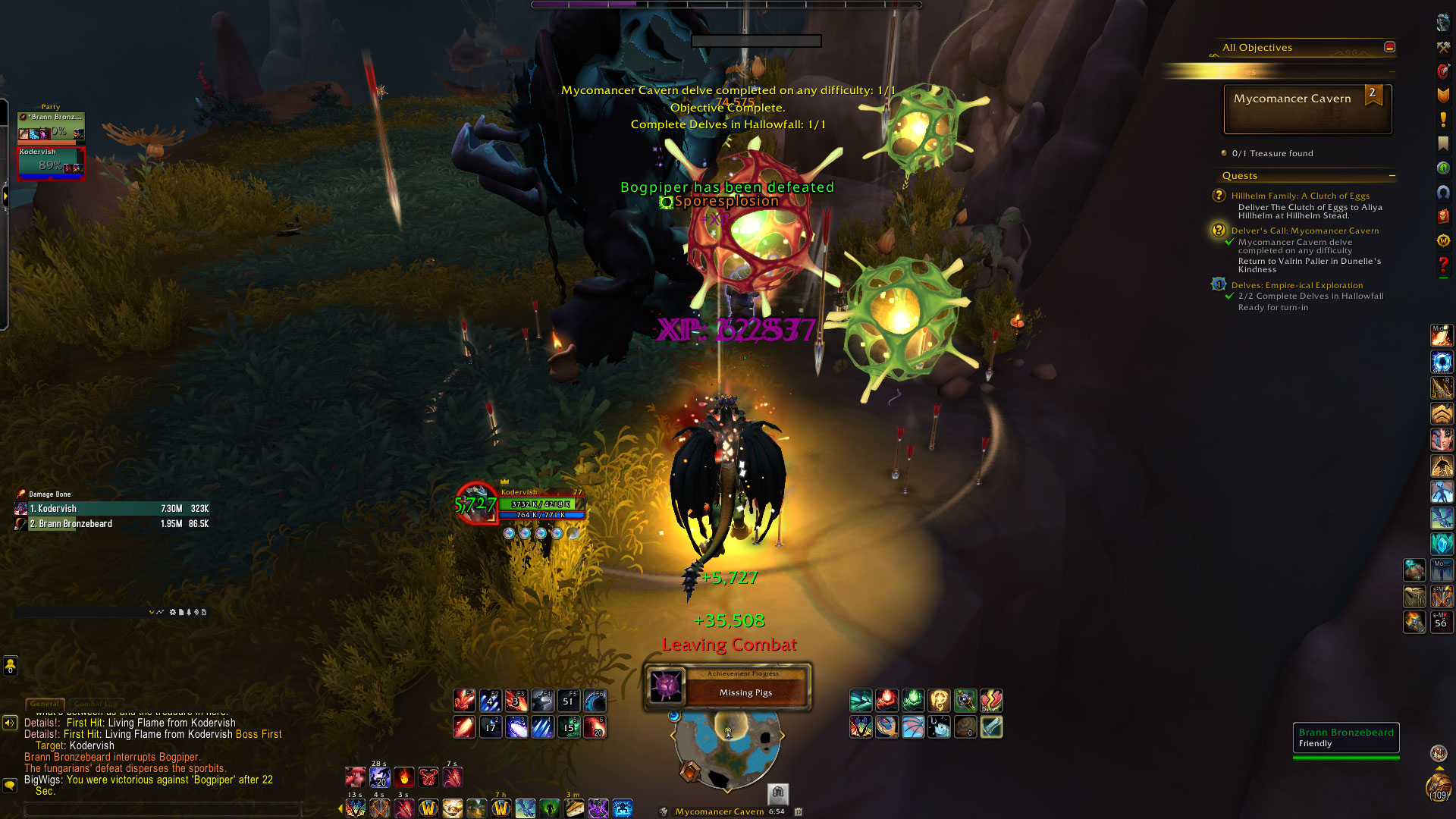Click the broken heart ability icon
Image resolution: width=1456 pixels, height=819 pixels.
[x=991, y=700]
